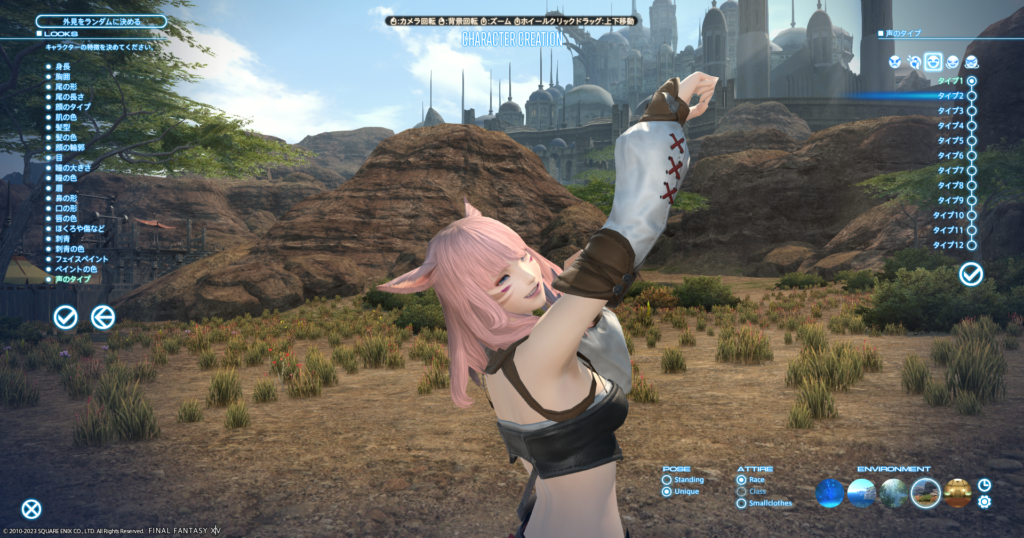
Task: Choose voice タイプ2
Action: click(971, 96)
